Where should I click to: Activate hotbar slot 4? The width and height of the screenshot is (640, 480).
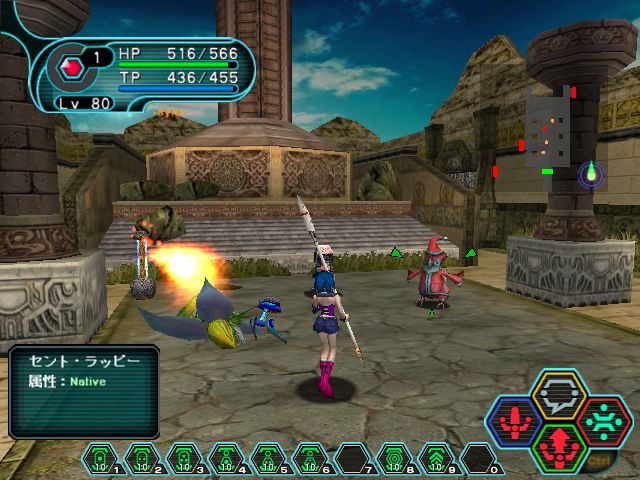point(225,459)
